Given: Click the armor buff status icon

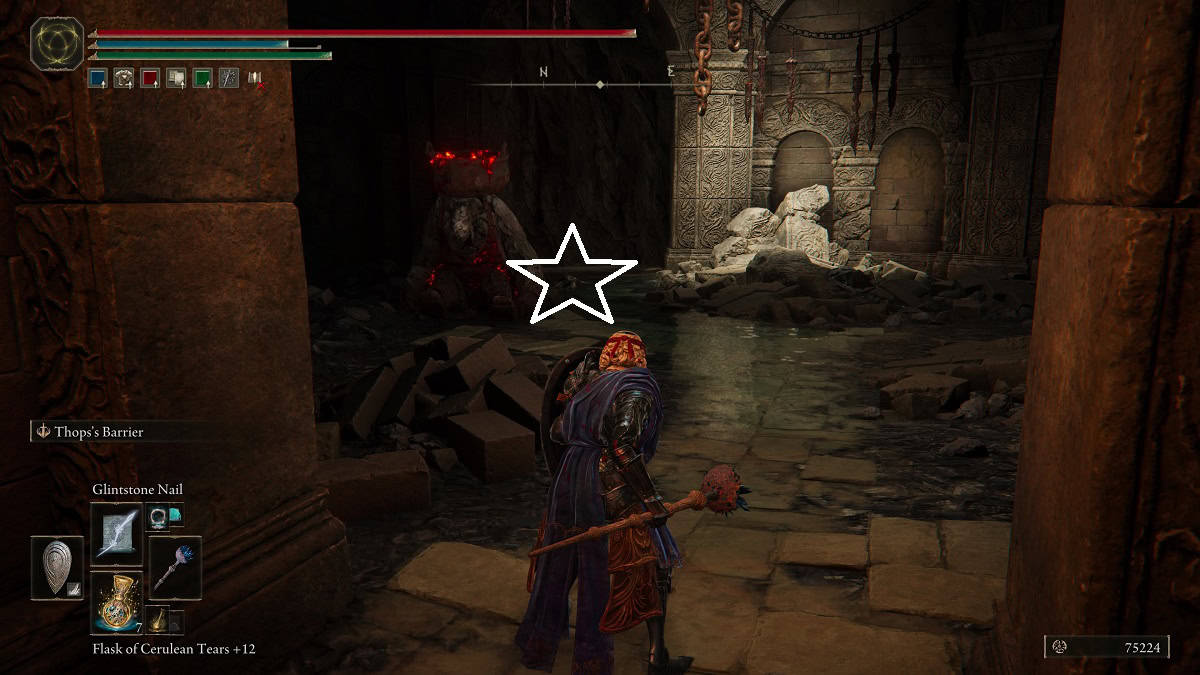Looking at the screenshot, I should click(x=177, y=78).
